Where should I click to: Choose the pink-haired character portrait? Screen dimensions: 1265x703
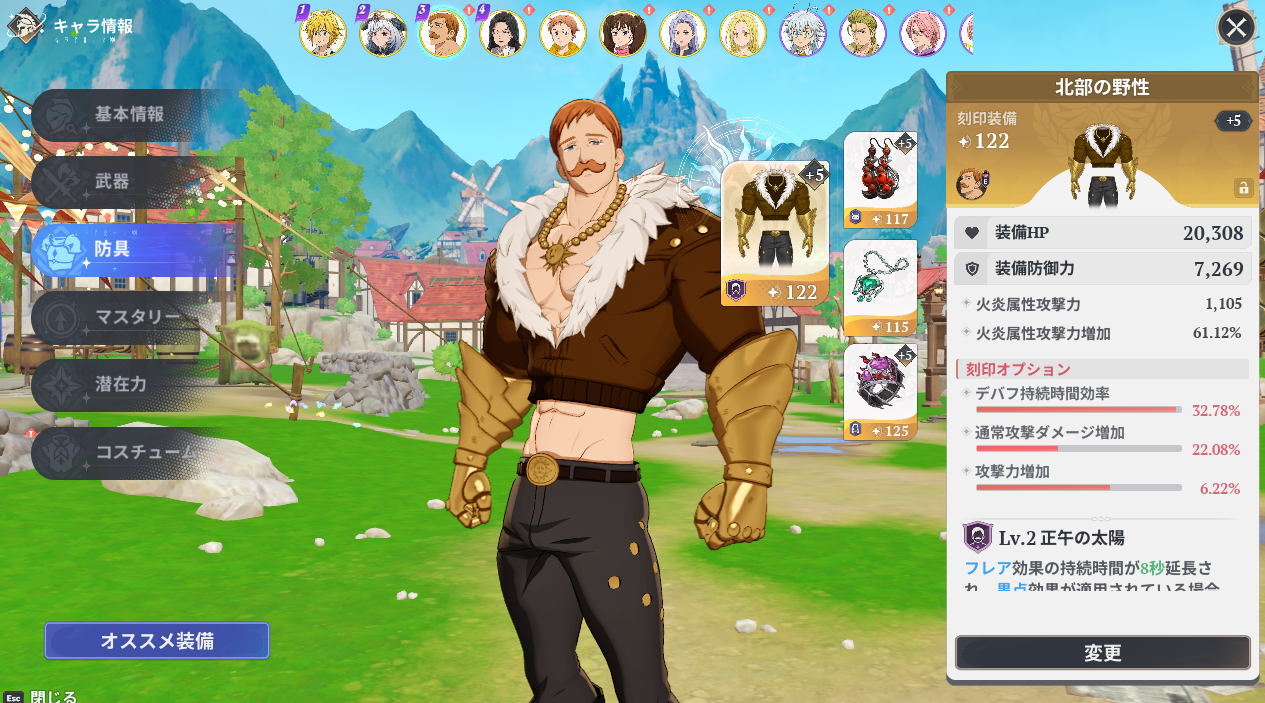coord(923,33)
